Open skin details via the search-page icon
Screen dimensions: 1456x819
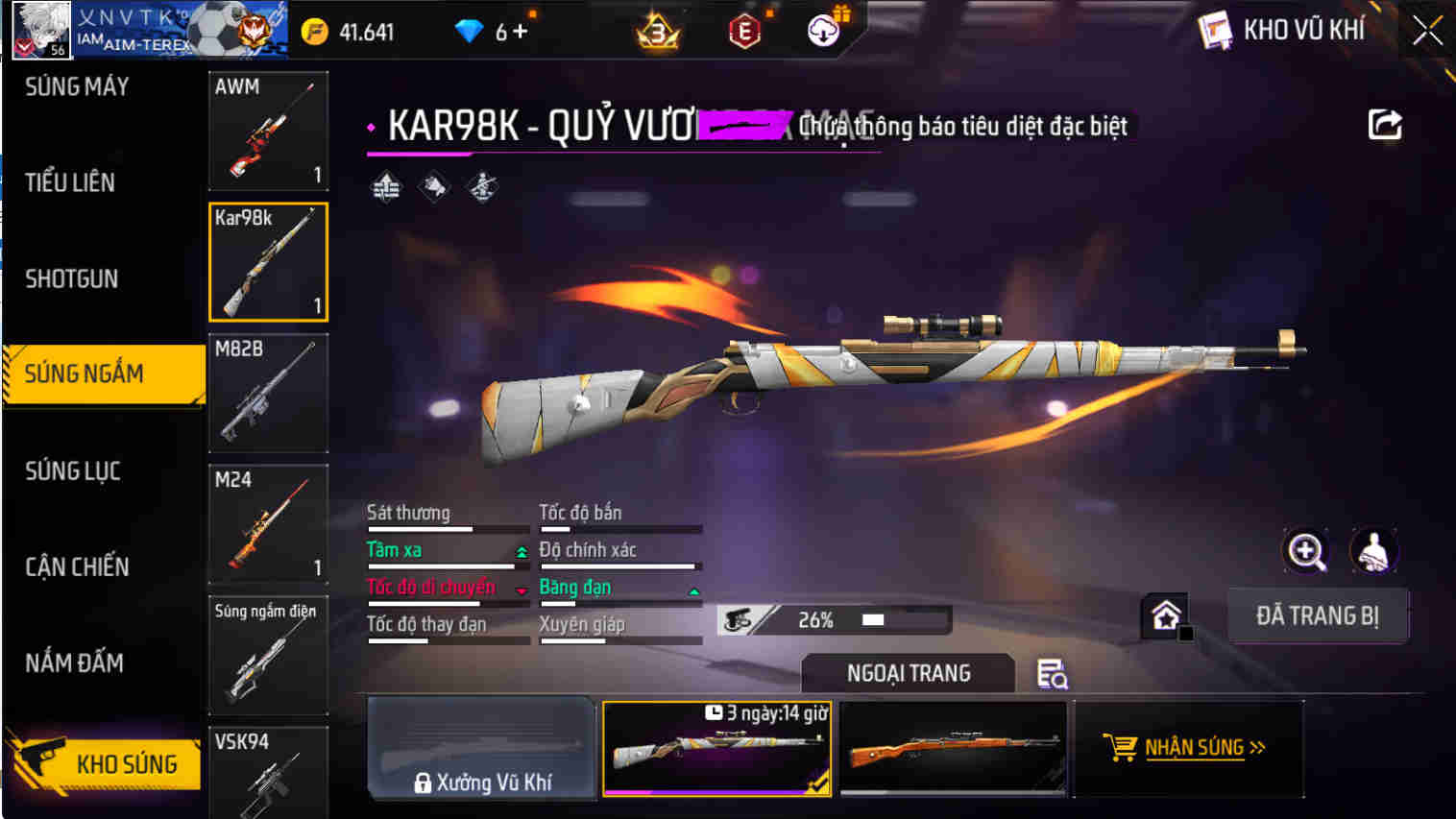tap(1054, 673)
